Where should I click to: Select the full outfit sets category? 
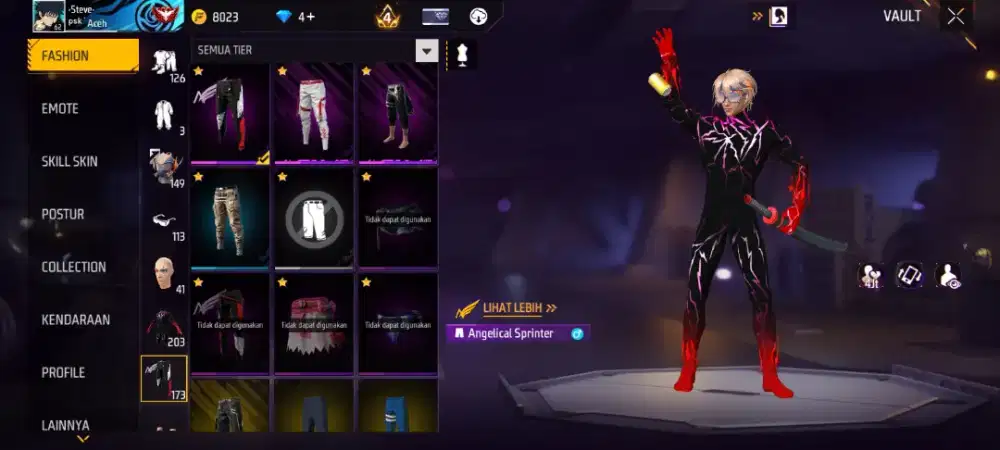[x=164, y=113]
